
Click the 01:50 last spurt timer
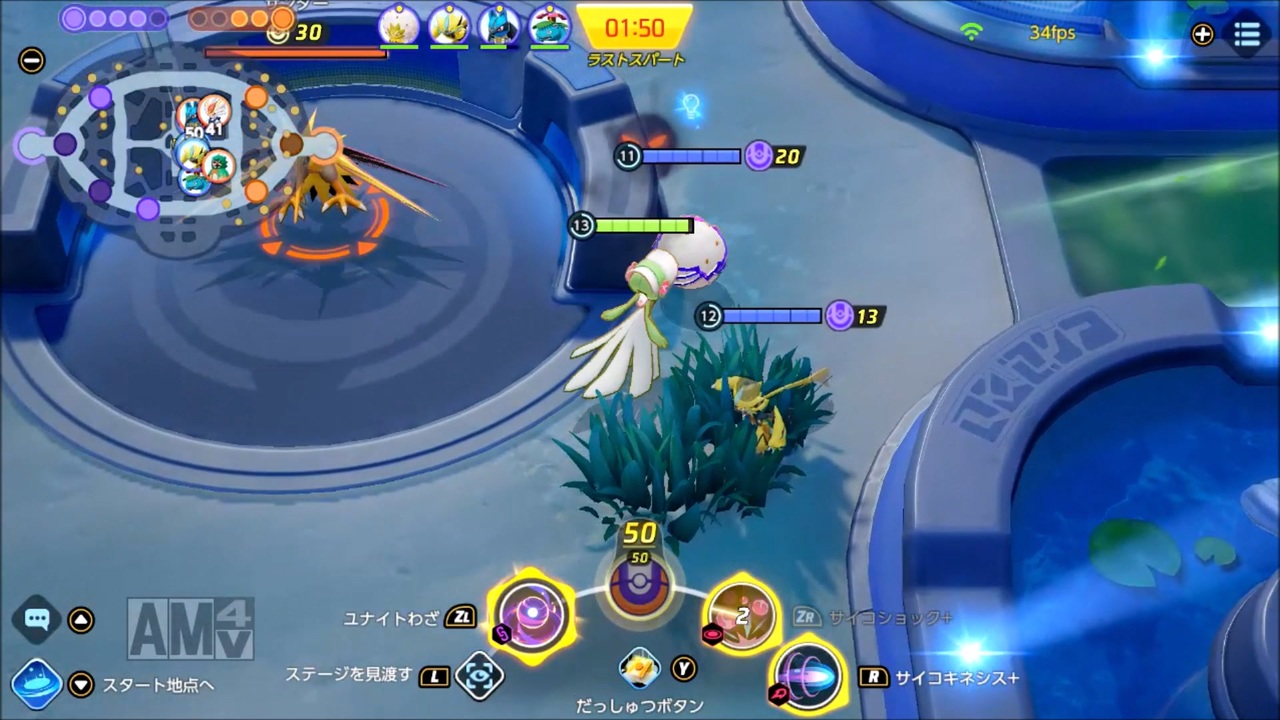coord(634,28)
